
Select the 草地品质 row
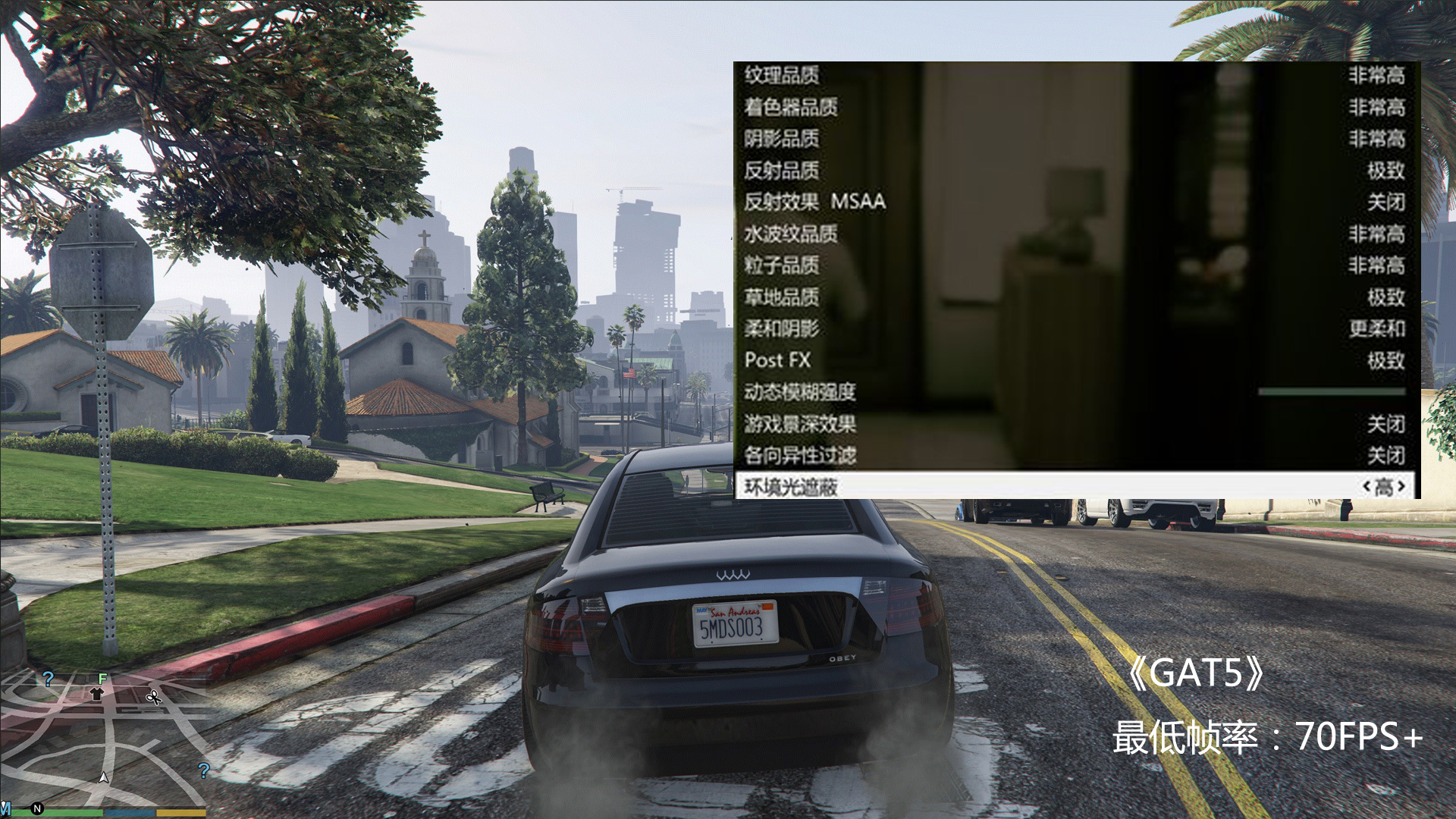click(782, 297)
